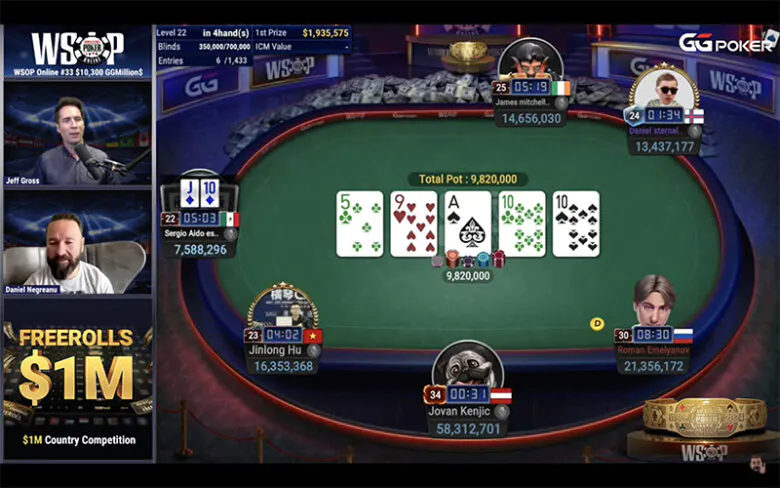Click the nine of hearts community card
This screenshot has width=780, height=488.
[414, 223]
